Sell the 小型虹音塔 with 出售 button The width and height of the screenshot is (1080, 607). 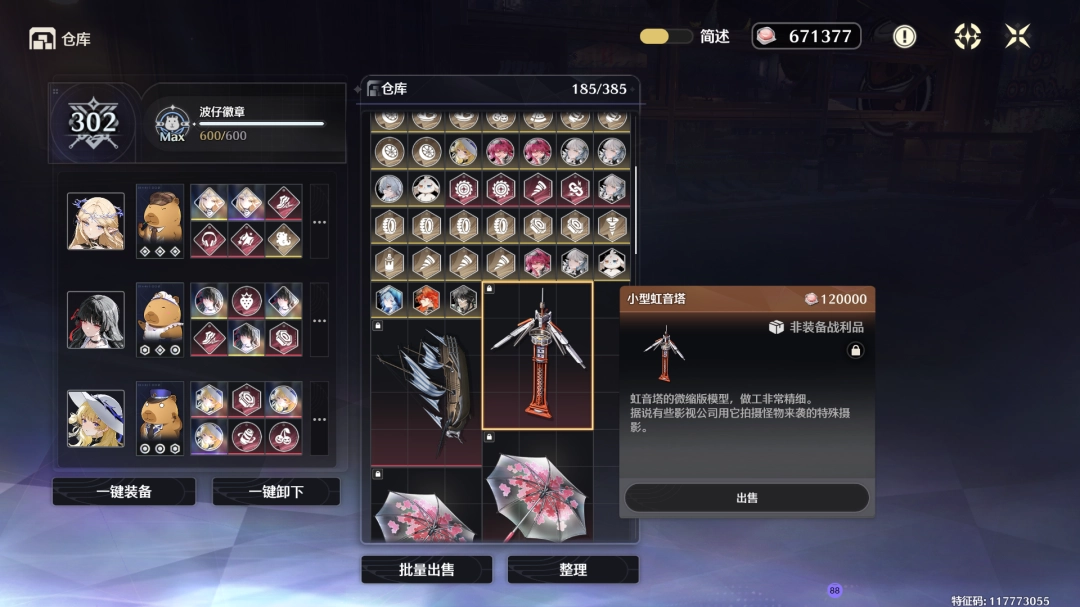coord(747,498)
